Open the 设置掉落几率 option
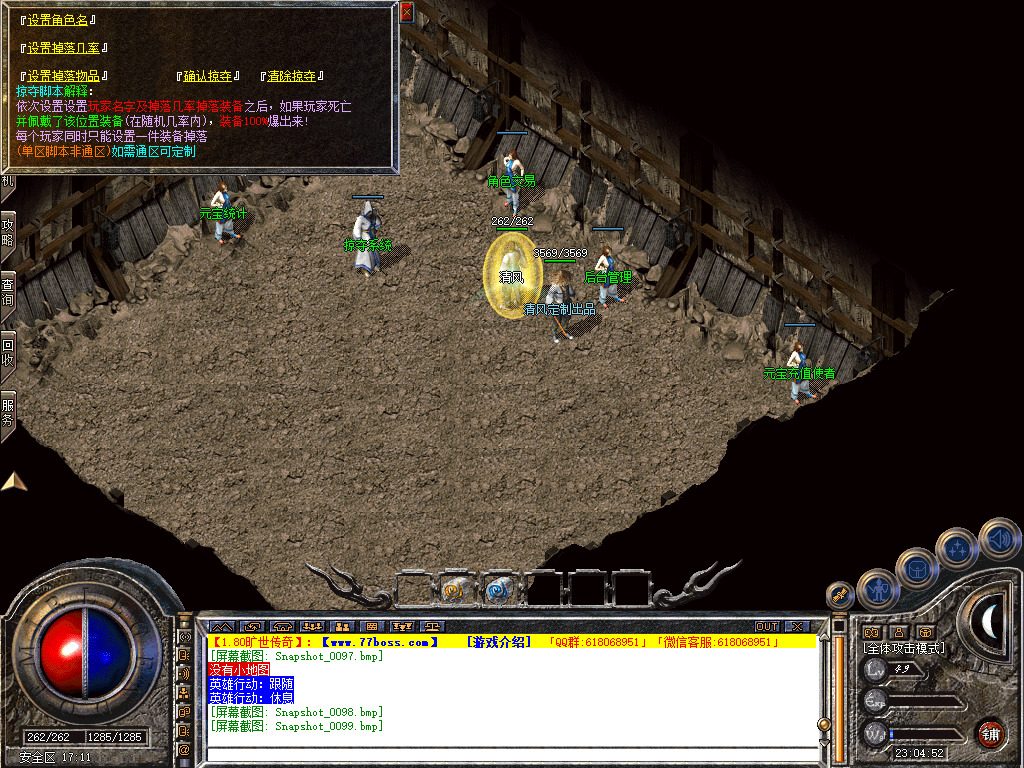Image resolution: width=1024 pixels, height=768 pixels. (x=63, y=47)
